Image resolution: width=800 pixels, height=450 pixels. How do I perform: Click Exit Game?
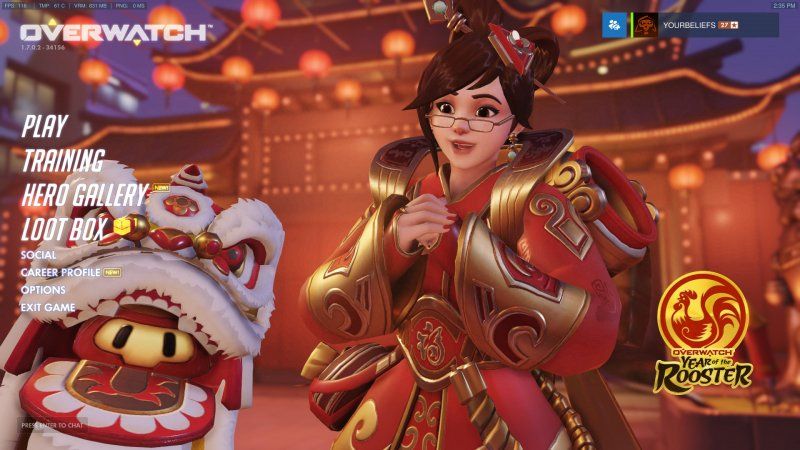[48, 307]
